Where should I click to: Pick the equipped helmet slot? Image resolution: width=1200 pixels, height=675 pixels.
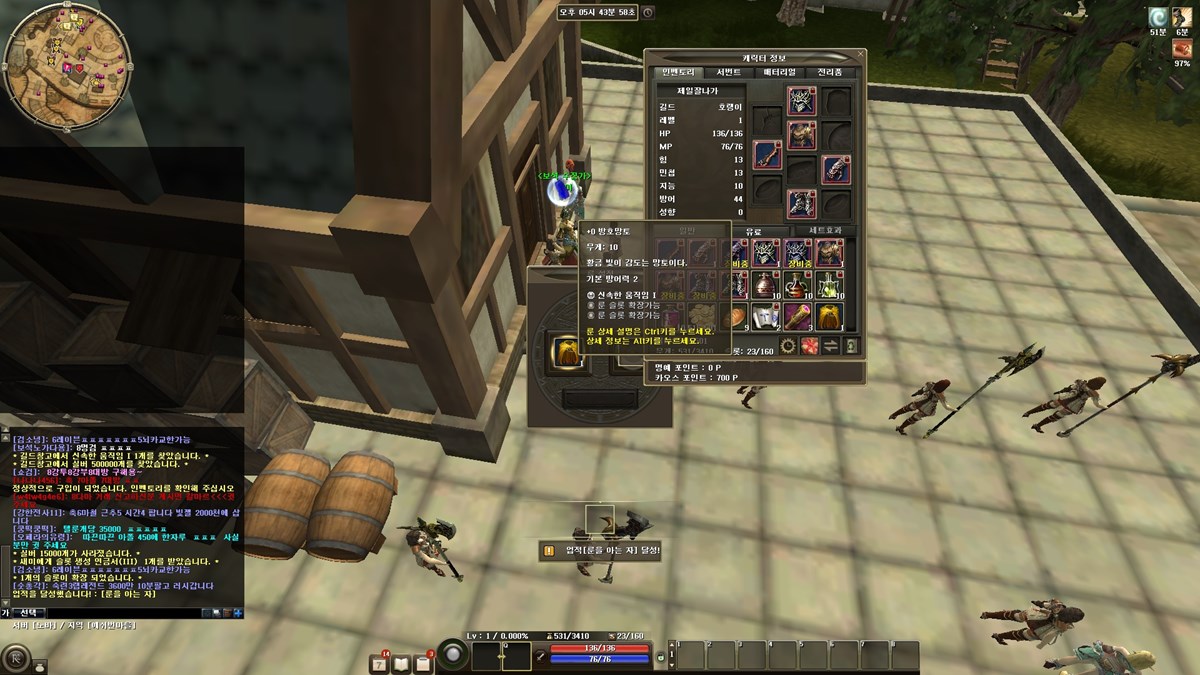coord(801,100)
